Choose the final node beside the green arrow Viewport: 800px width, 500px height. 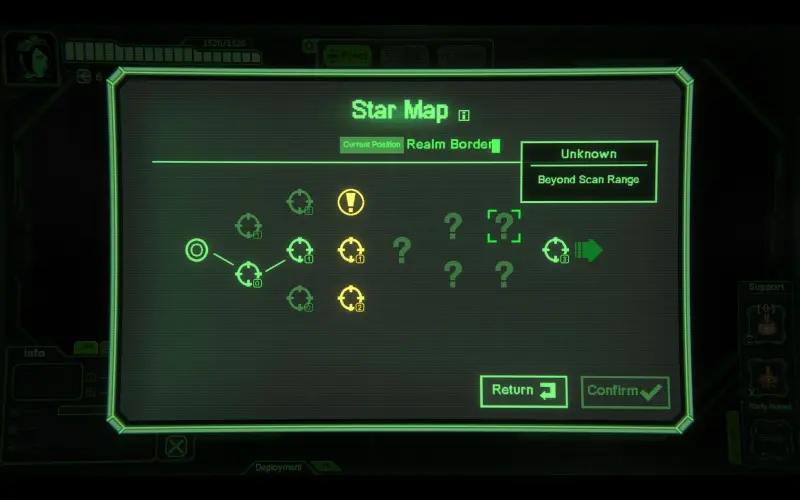556,250
